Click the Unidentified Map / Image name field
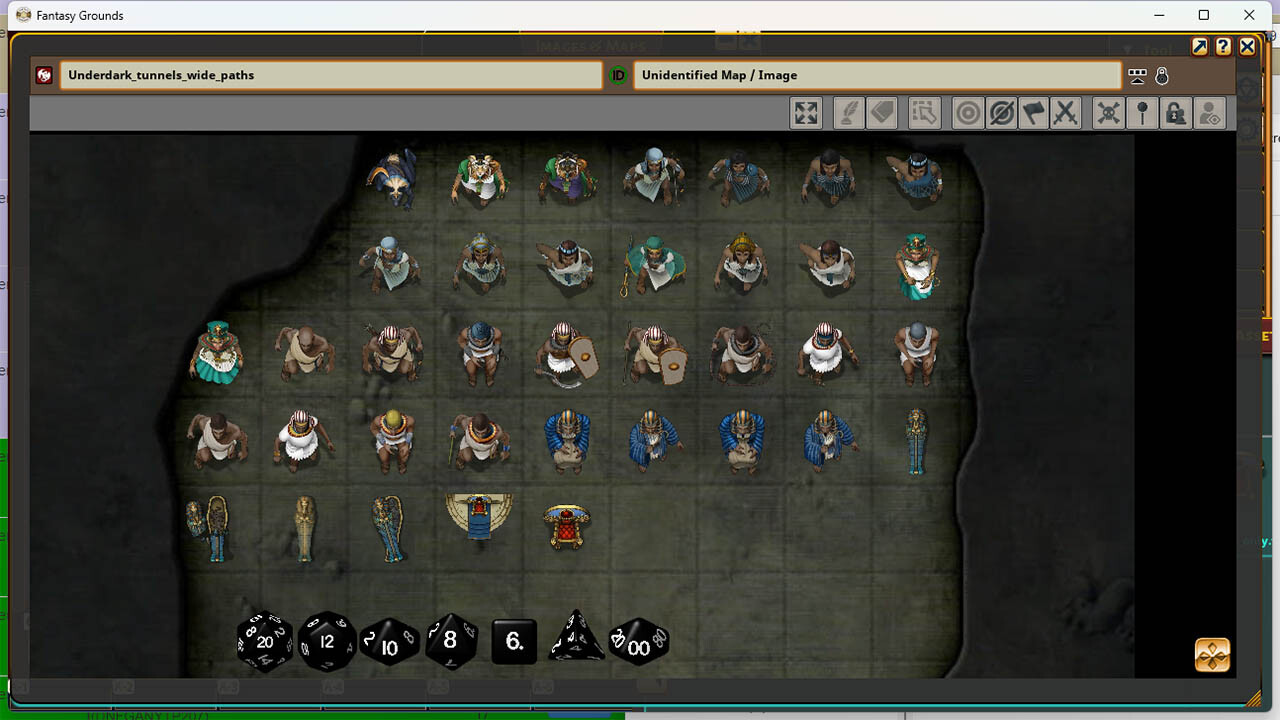 tap(876, 75)
